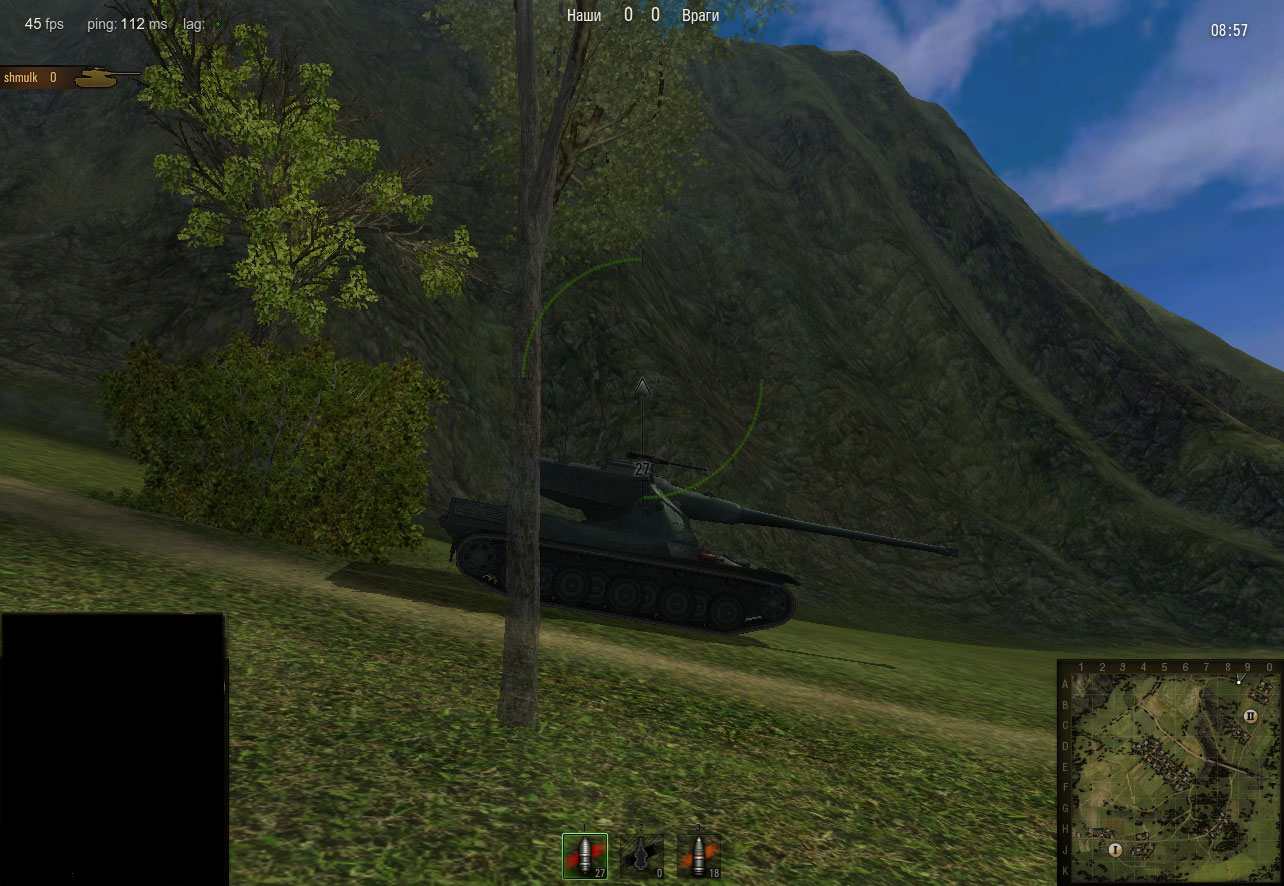
Task: Choose the empty shell slot showing 0
Action: pyautogui.click(x=642, y=856)
